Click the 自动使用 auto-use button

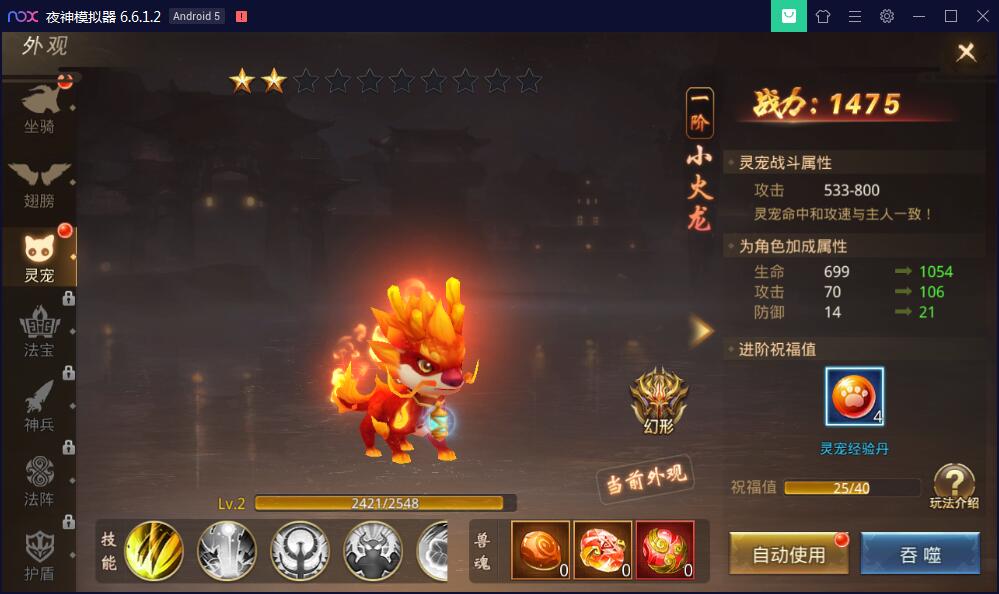[789, 554]
